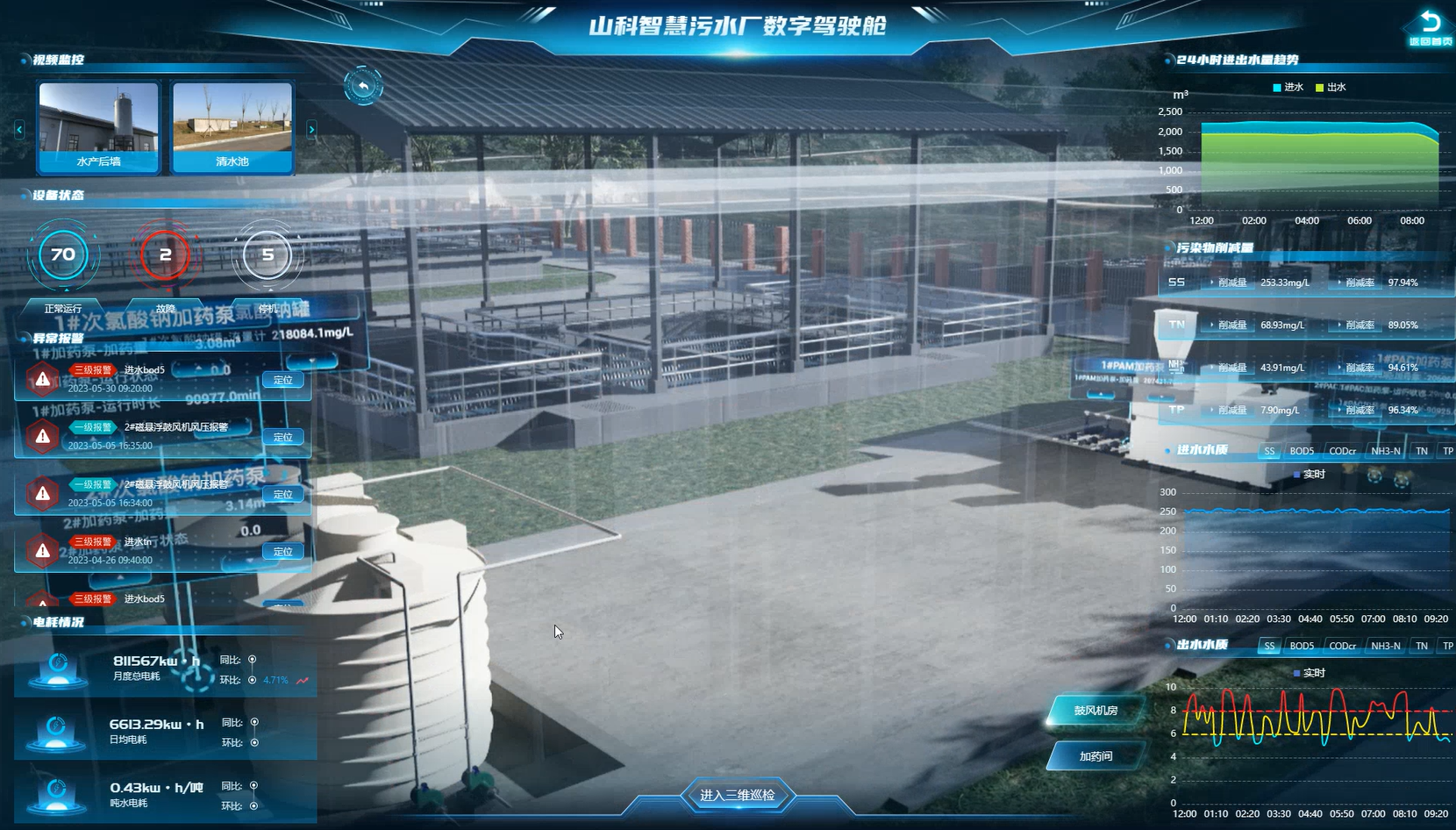Image resolution: width=1456 pixels, height=830 pixels.
Task: Select the 停机 equipment status circle
Action: click(268, 255)
